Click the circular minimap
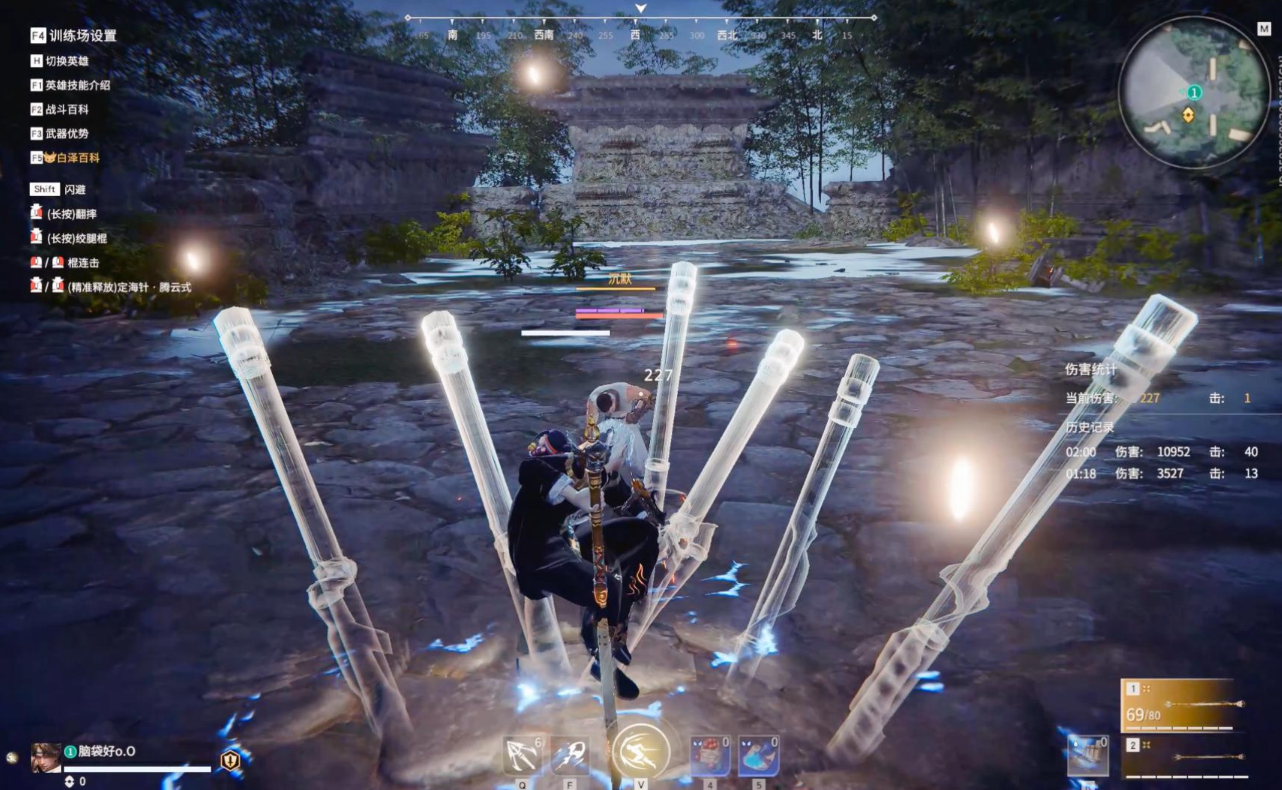Image resolution: width=1282 pixels, height=790 pixels. coord(1193,92)
